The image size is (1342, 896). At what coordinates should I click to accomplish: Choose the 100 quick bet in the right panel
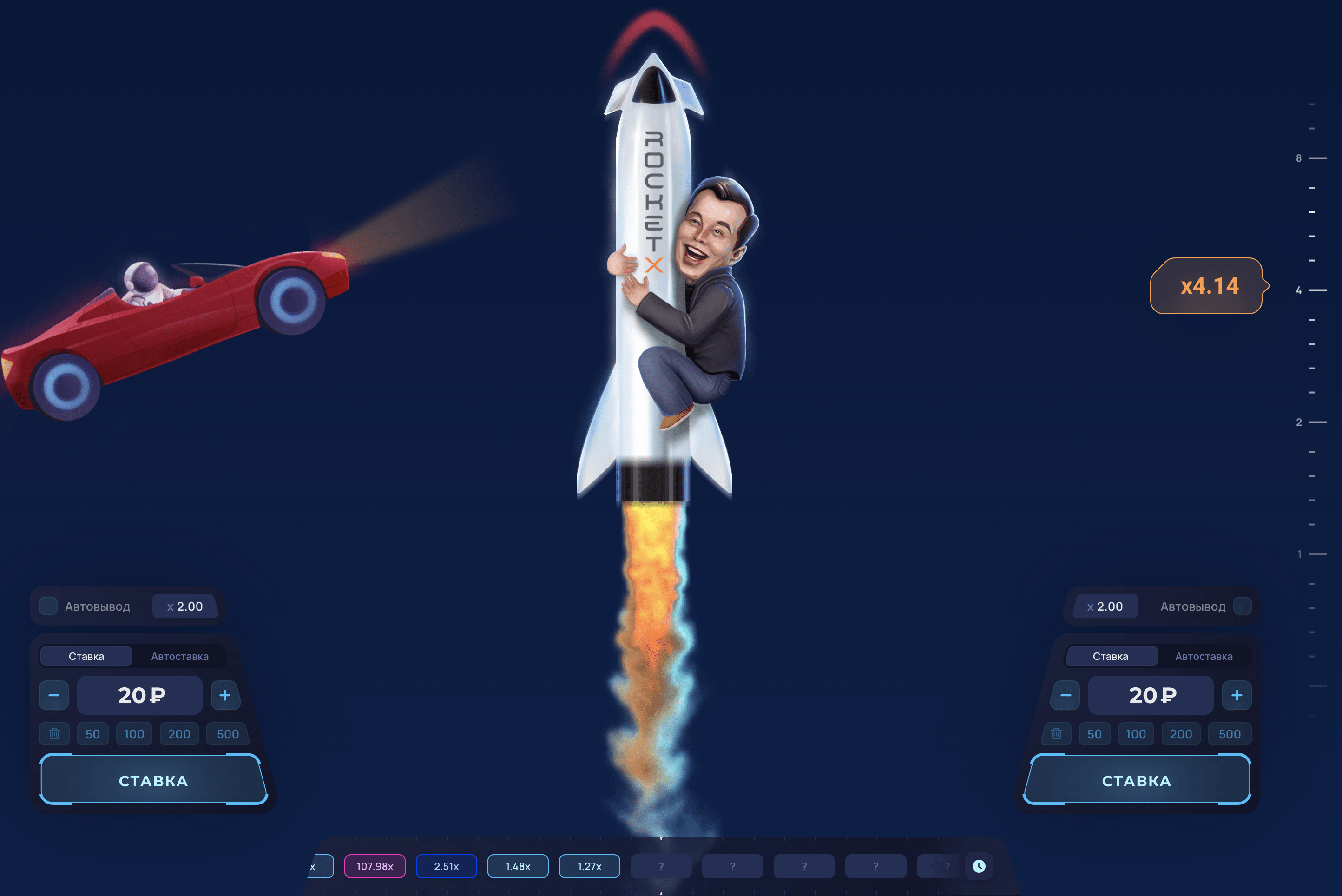[1135, 734]
